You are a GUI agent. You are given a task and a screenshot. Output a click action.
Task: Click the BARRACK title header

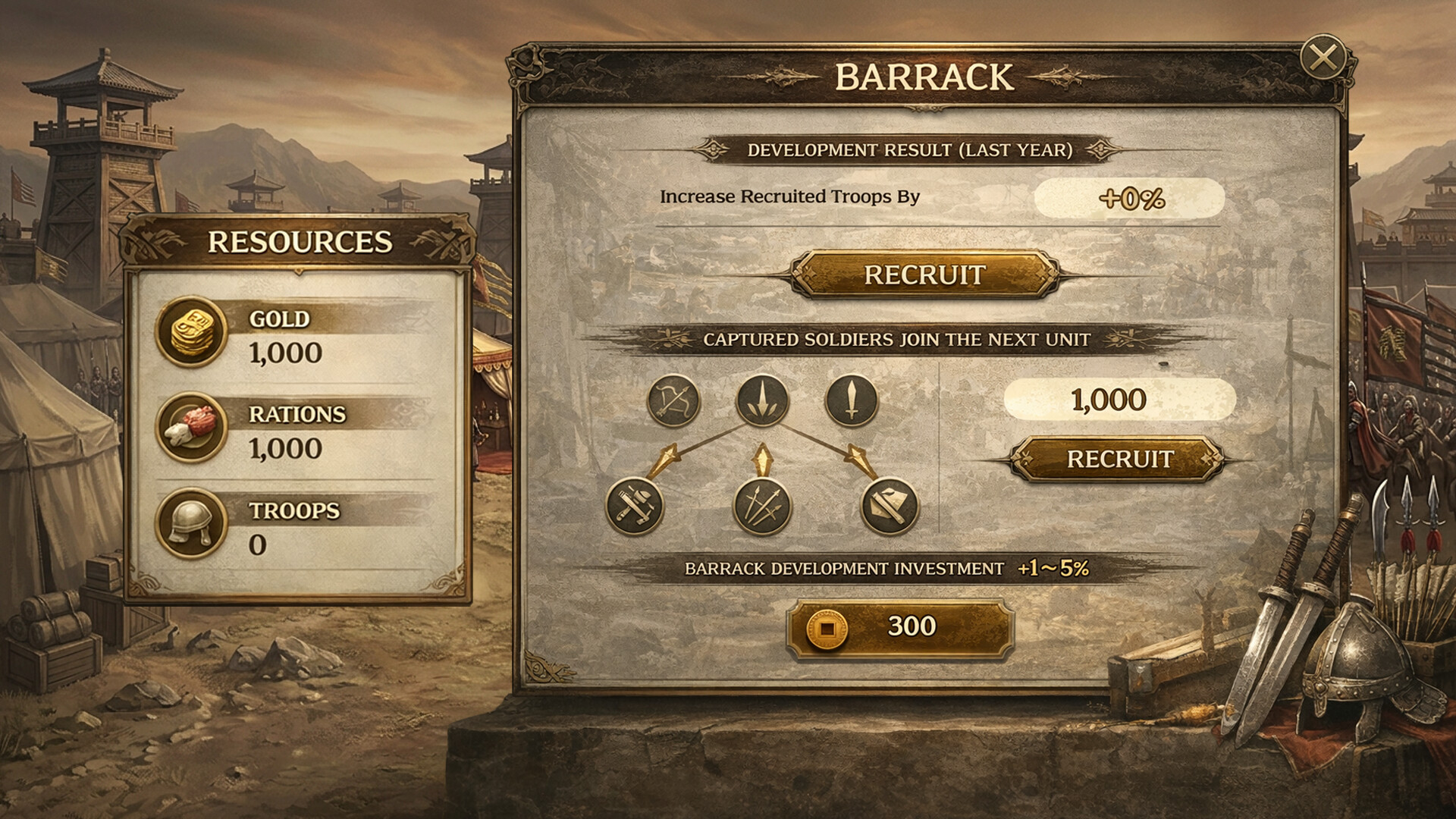tap(924, 74)
